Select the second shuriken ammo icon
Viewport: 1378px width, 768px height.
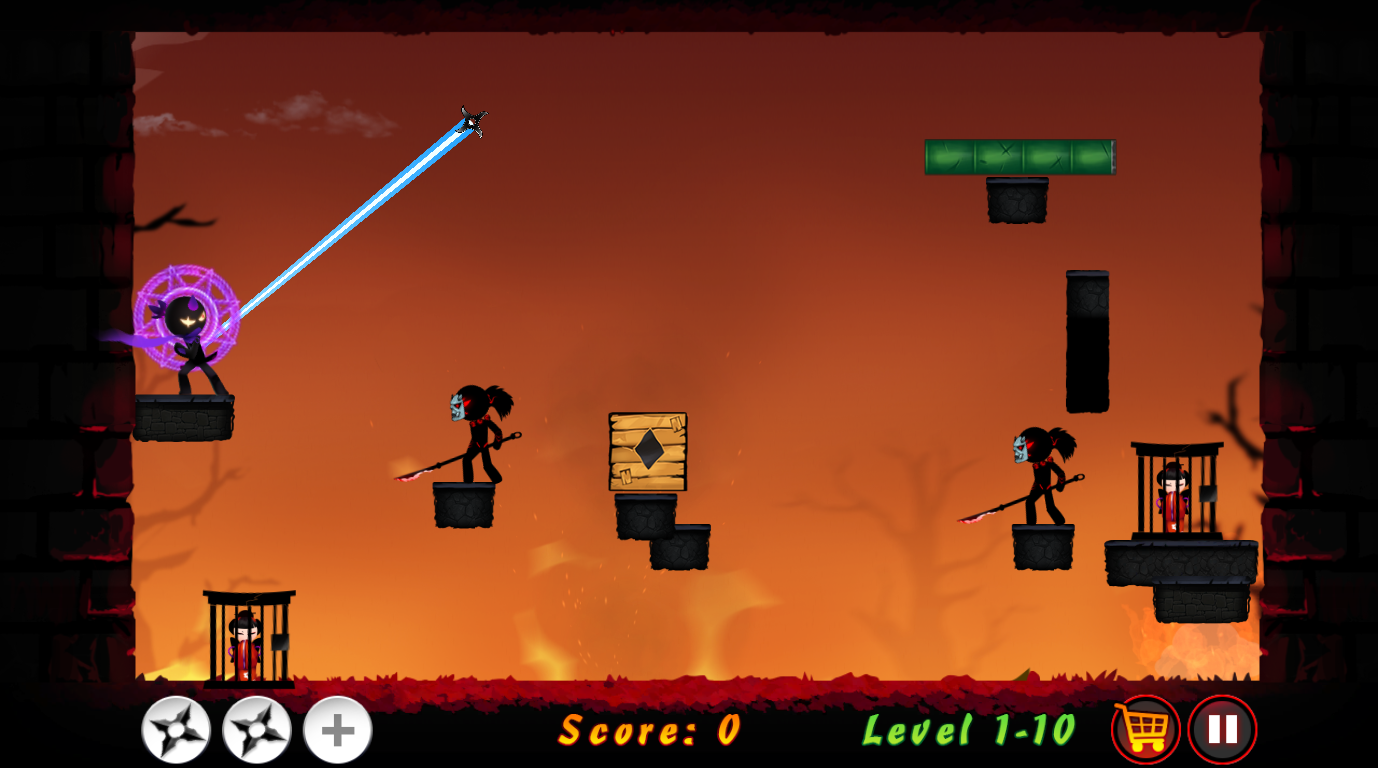pyautogui.click(x=255, y=728)
